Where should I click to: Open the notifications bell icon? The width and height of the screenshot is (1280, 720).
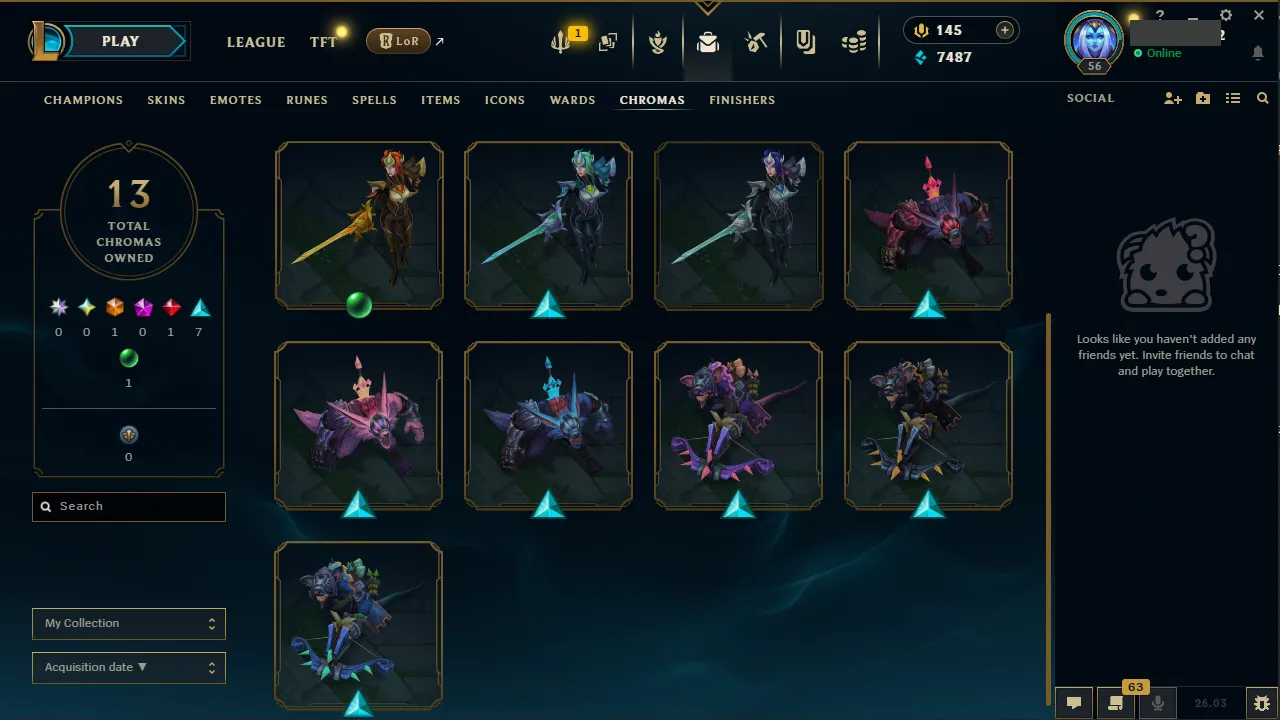[1257, 53]
